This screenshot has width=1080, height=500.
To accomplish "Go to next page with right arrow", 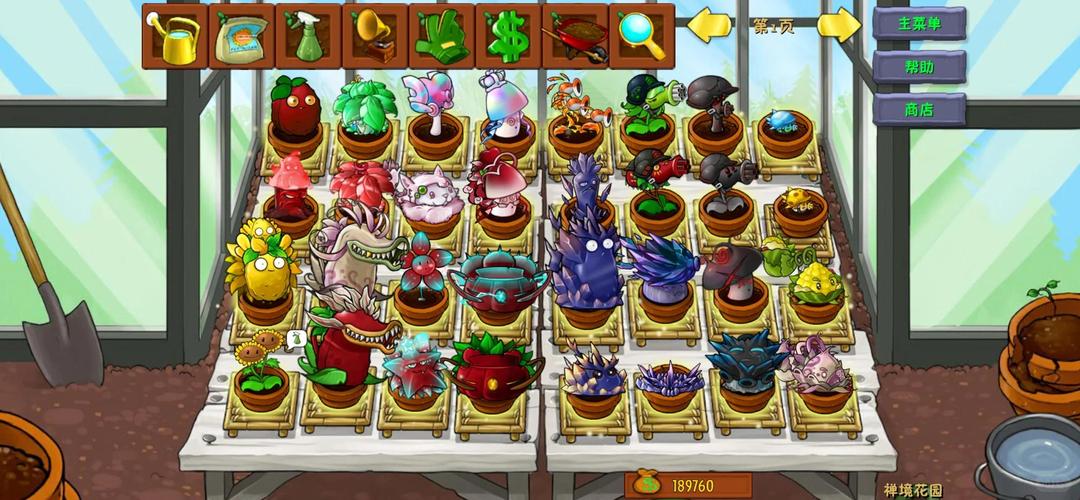I will pos(838,25).
